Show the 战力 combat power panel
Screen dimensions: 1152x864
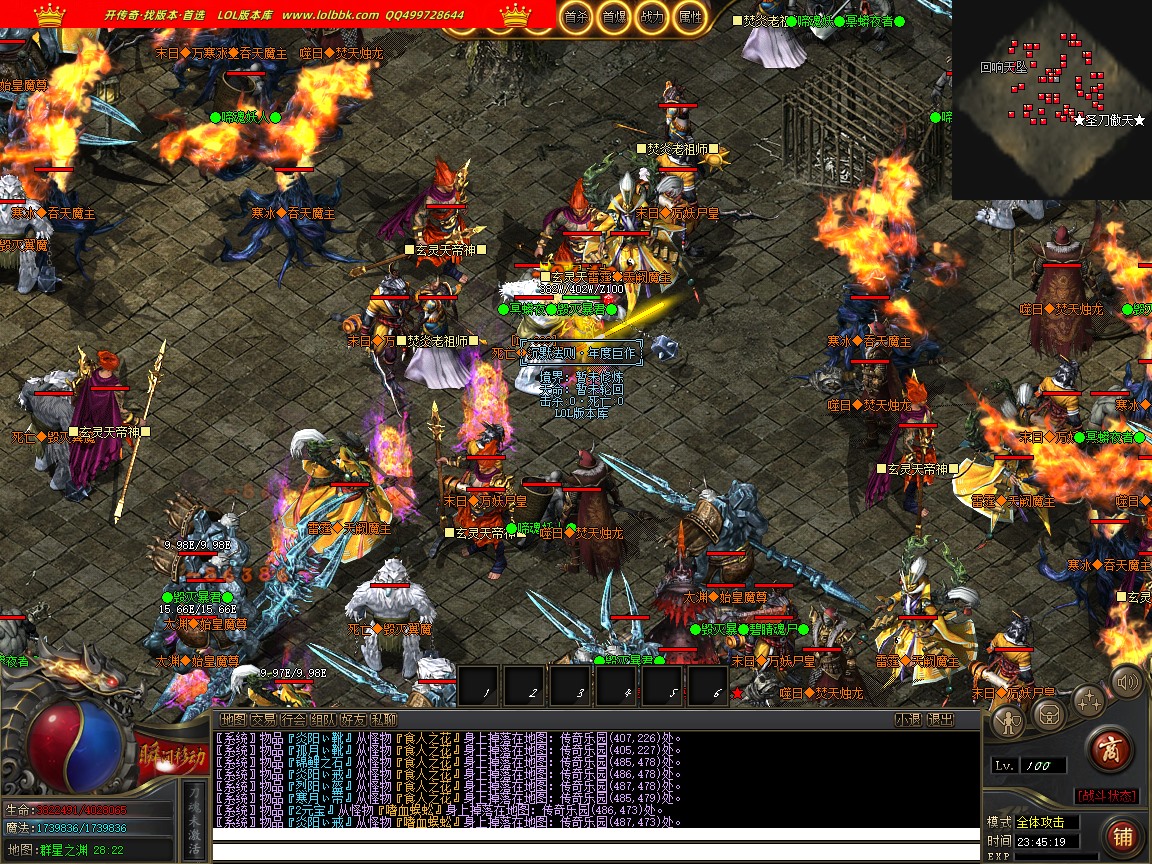(x=651, y=17)
